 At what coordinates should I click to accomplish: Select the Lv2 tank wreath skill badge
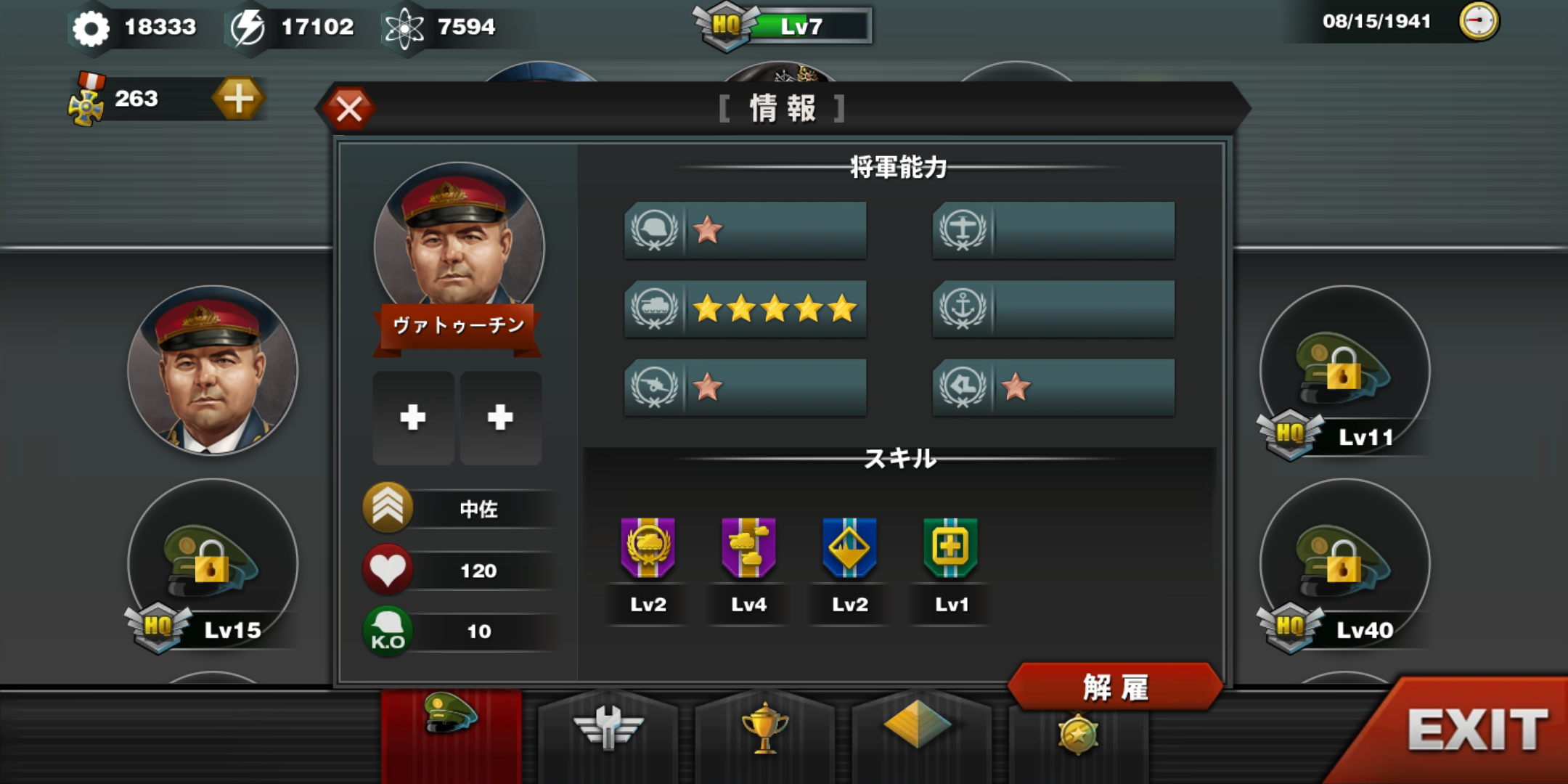[648, 550]
